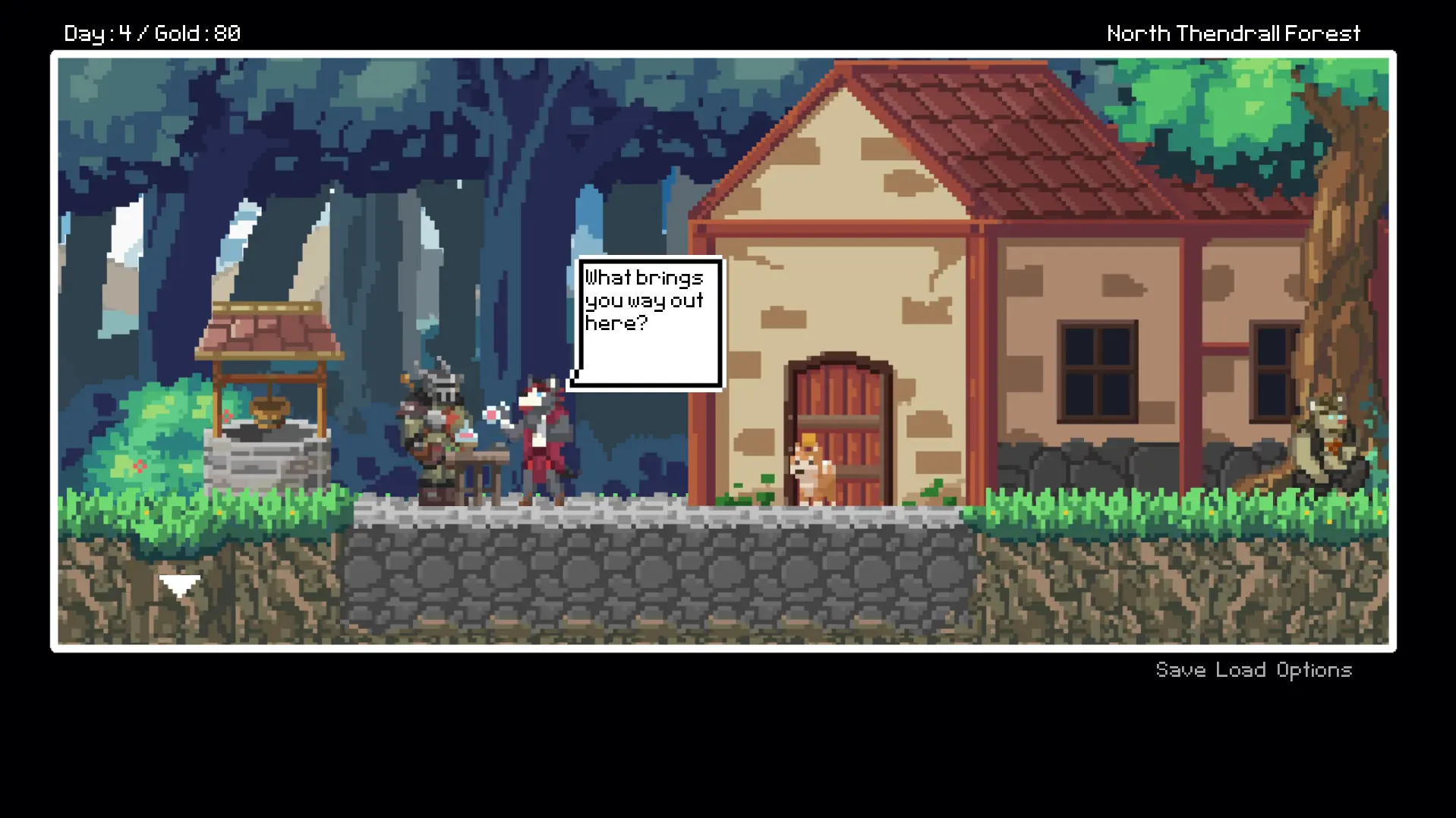Advance dialogue with the white down arrow
Image resolution: width=1456 pixels, height=818 pixels.
(179, 586)
